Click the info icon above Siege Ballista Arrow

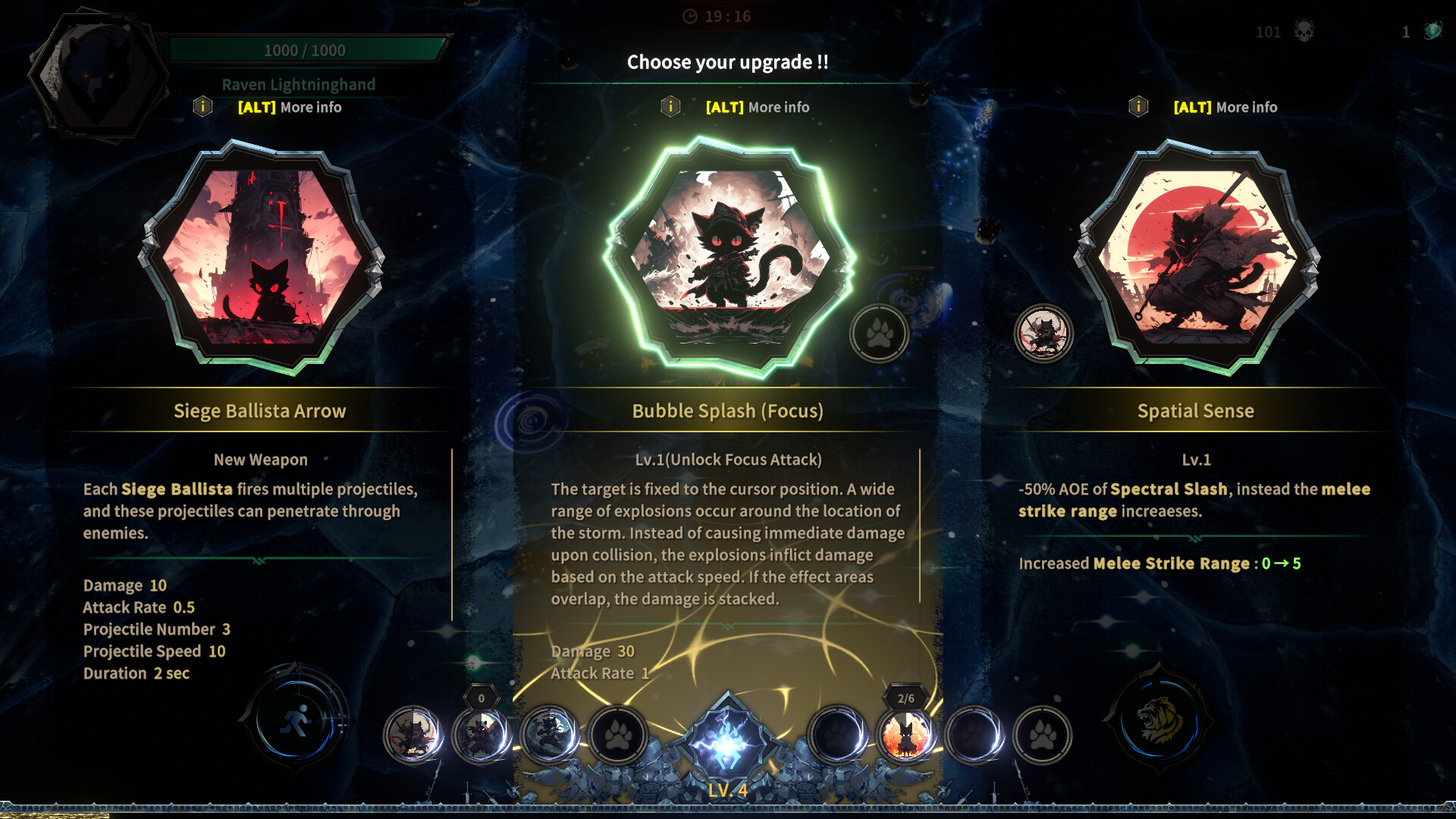click(202, 107)
